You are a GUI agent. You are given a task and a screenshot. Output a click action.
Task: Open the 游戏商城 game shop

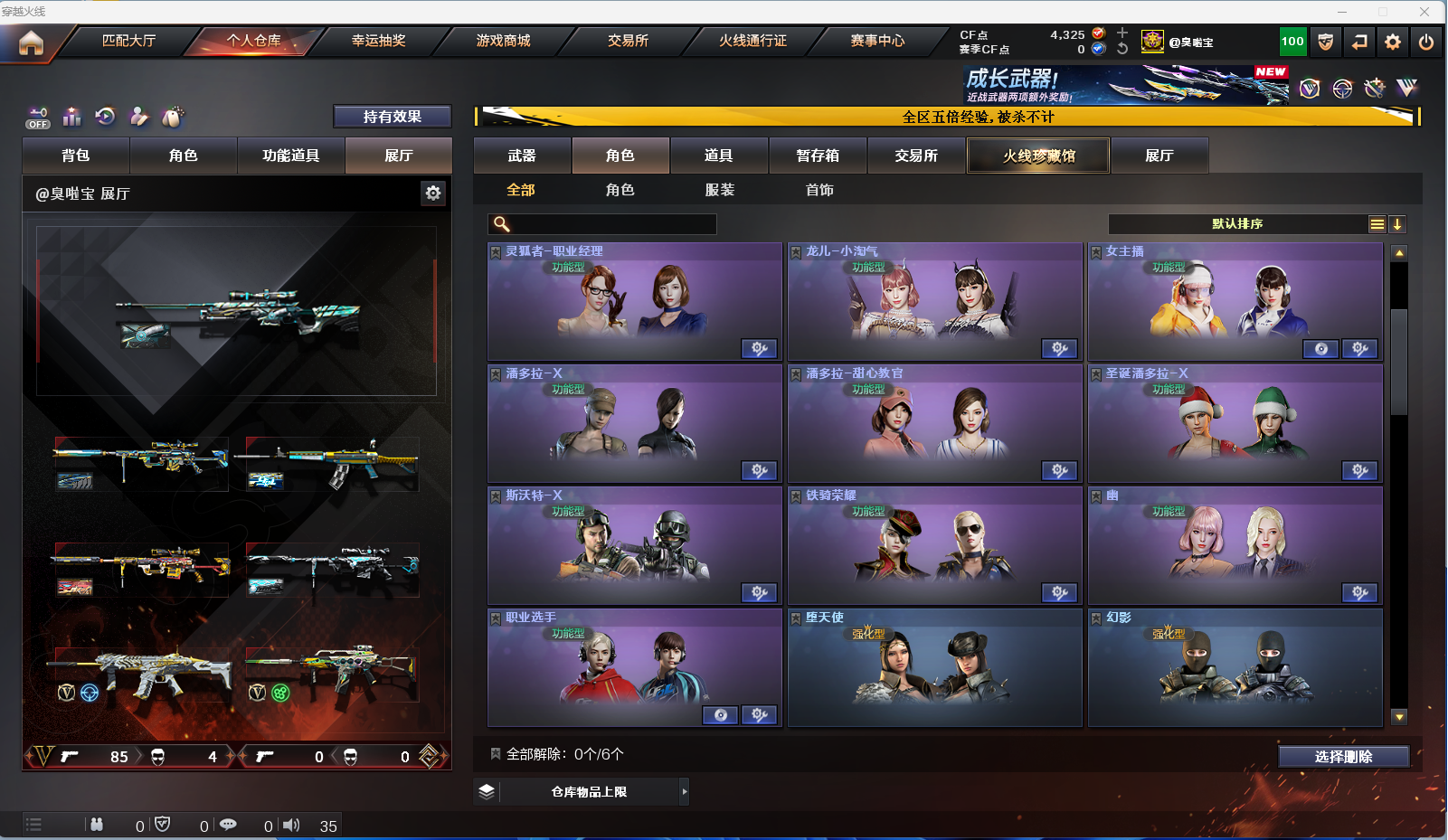click(503, 41)
